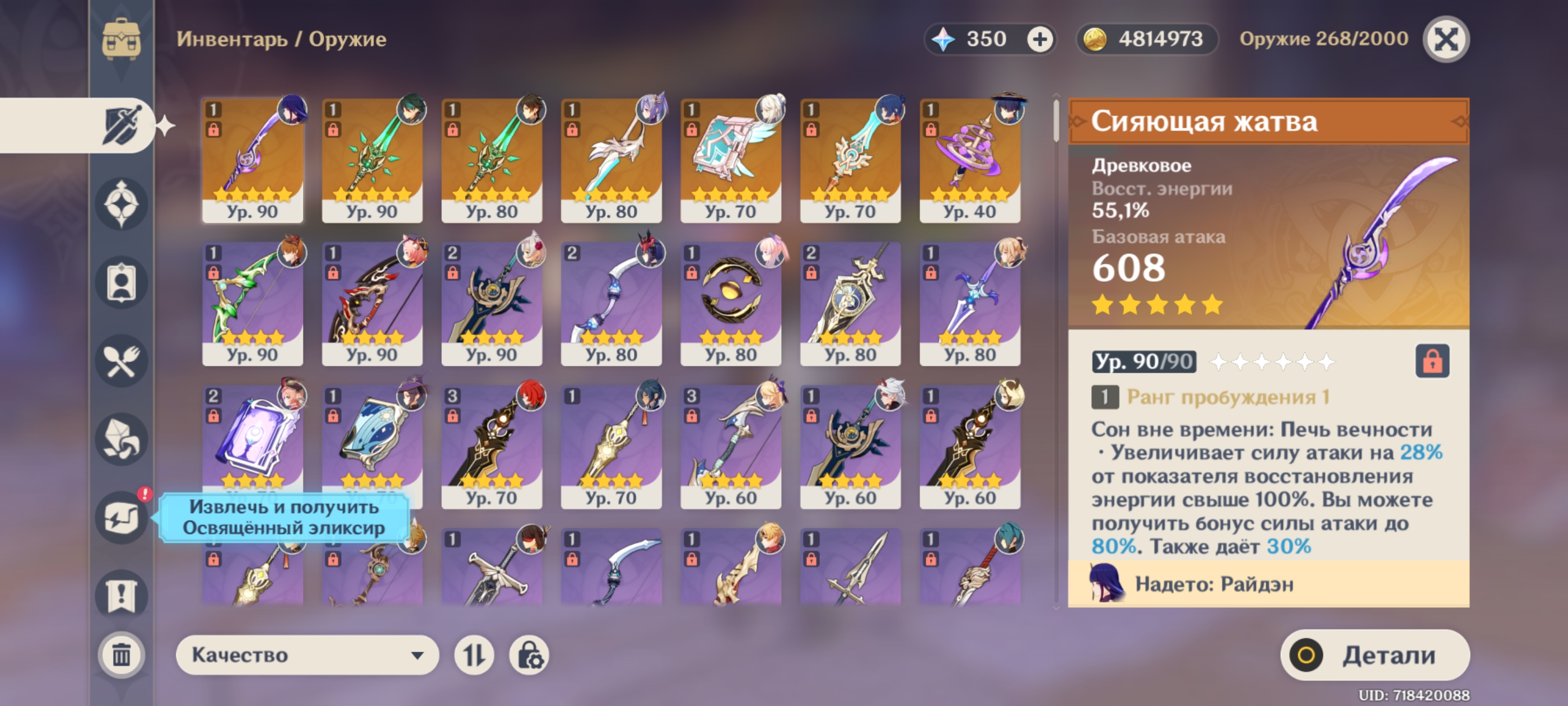Switch to the Artifacts tab
The image size is (1568, 706).
(x=121, y=204)
